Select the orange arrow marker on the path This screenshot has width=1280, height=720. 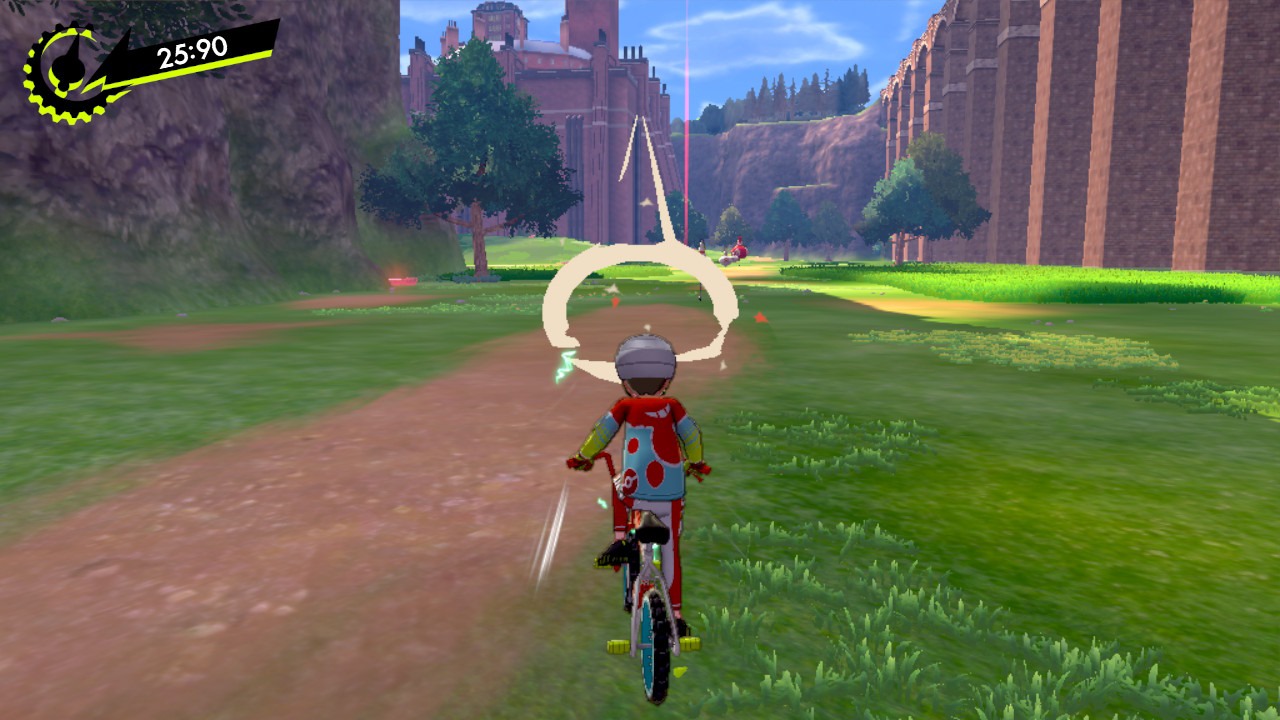tap(614, 302)
